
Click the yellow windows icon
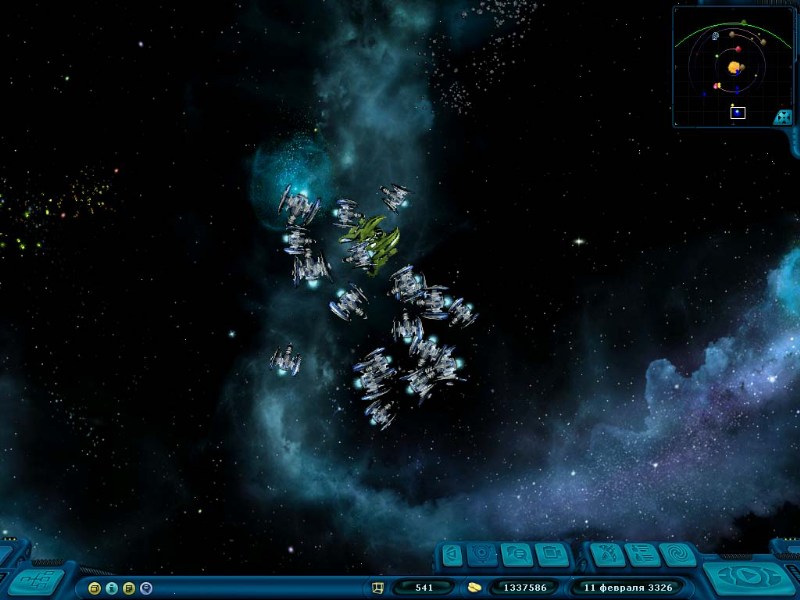tap(94, 588)
